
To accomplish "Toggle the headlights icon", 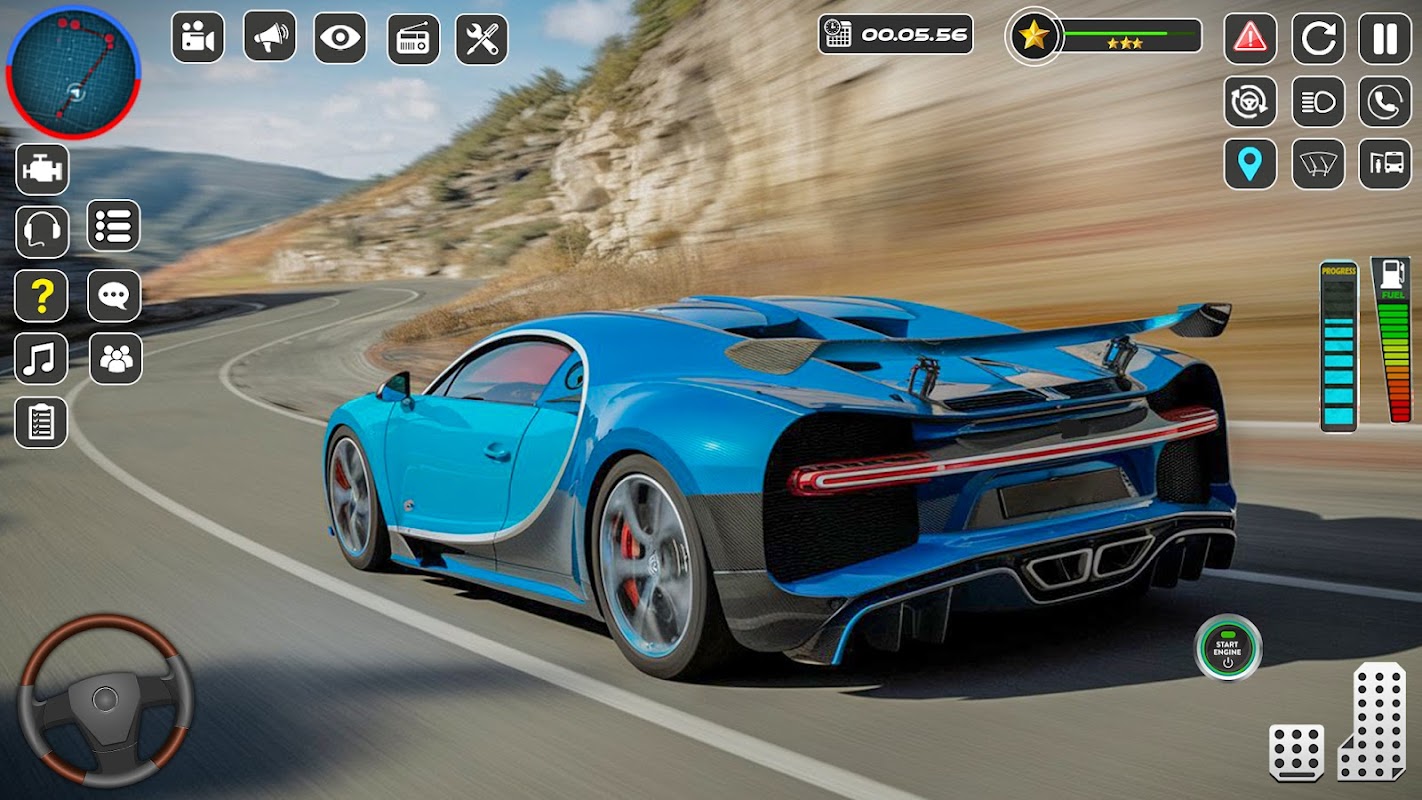I will (x=1317, y=102).
